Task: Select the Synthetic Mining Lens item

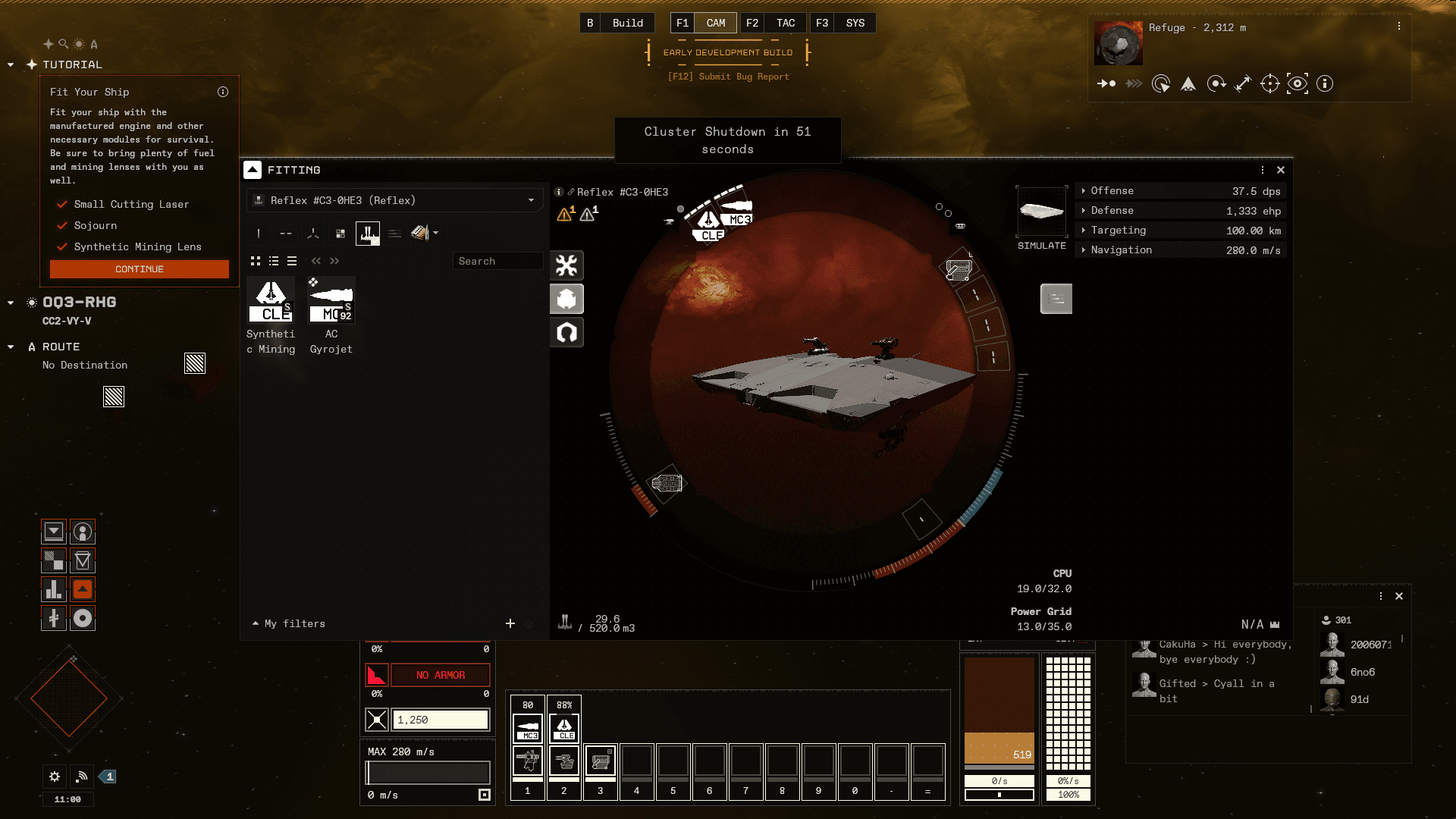Action: (x=271, y=302)
